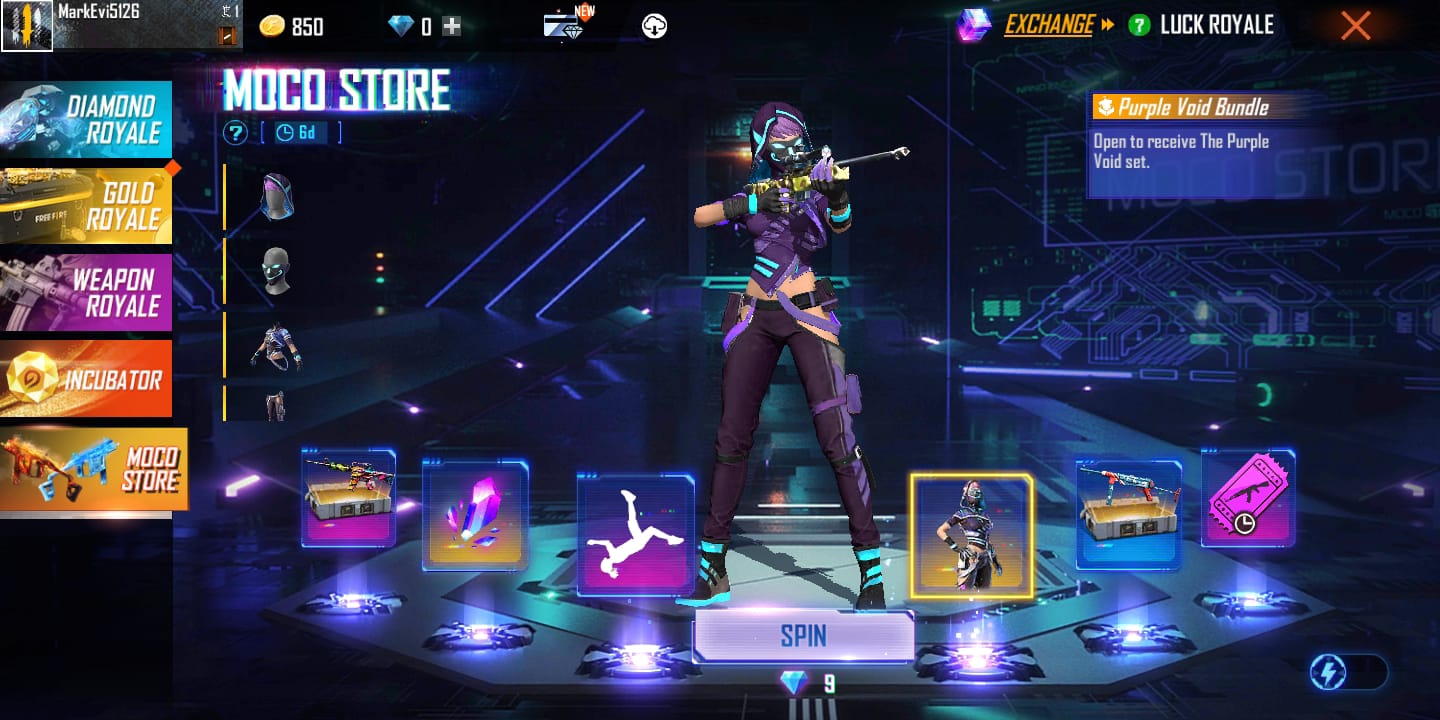The image size is (1440, 720).
Task: Close the Luck Royale screen
Action: coord(1355,26)
